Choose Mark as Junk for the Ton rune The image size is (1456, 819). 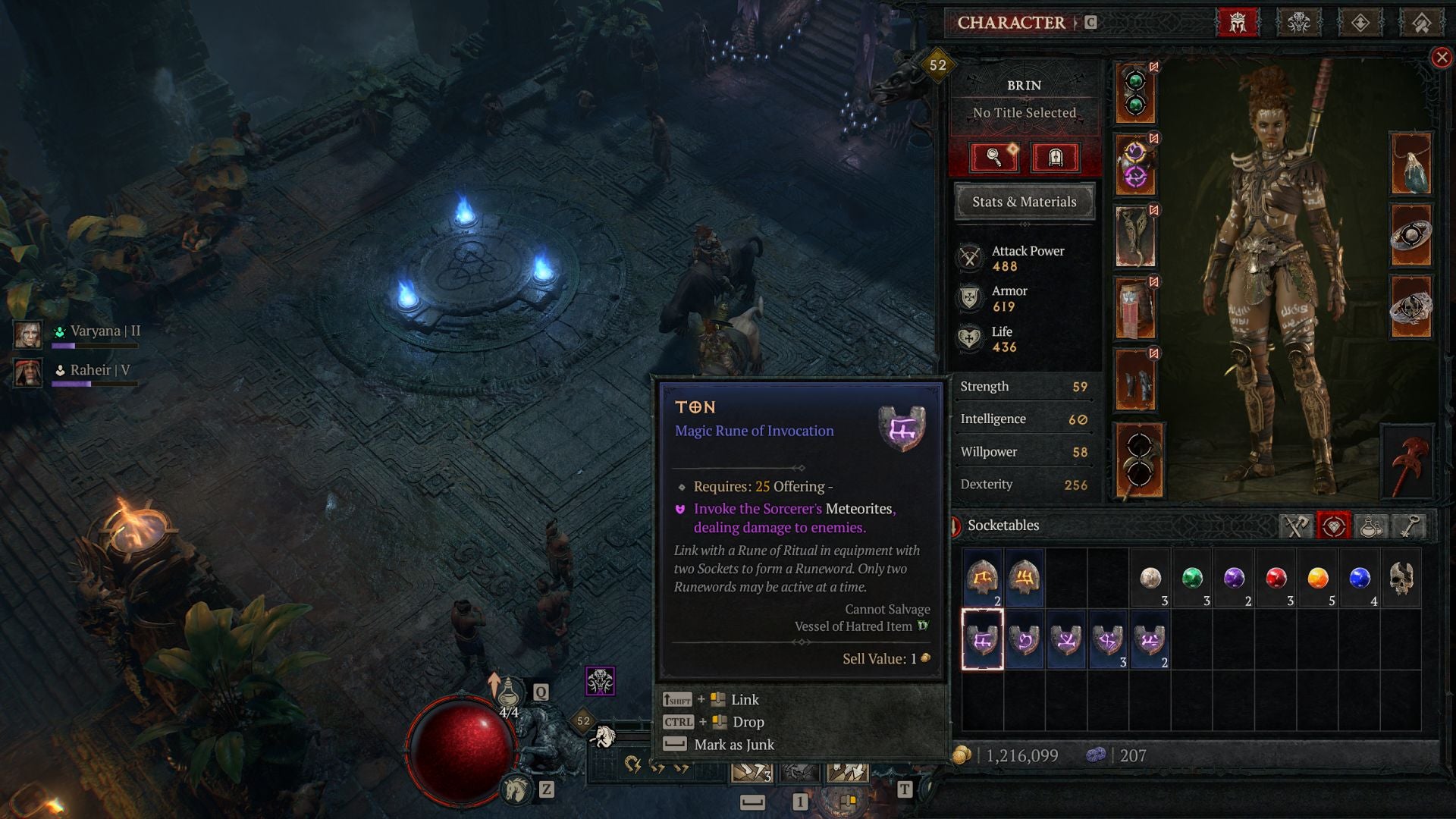(733, 745)
